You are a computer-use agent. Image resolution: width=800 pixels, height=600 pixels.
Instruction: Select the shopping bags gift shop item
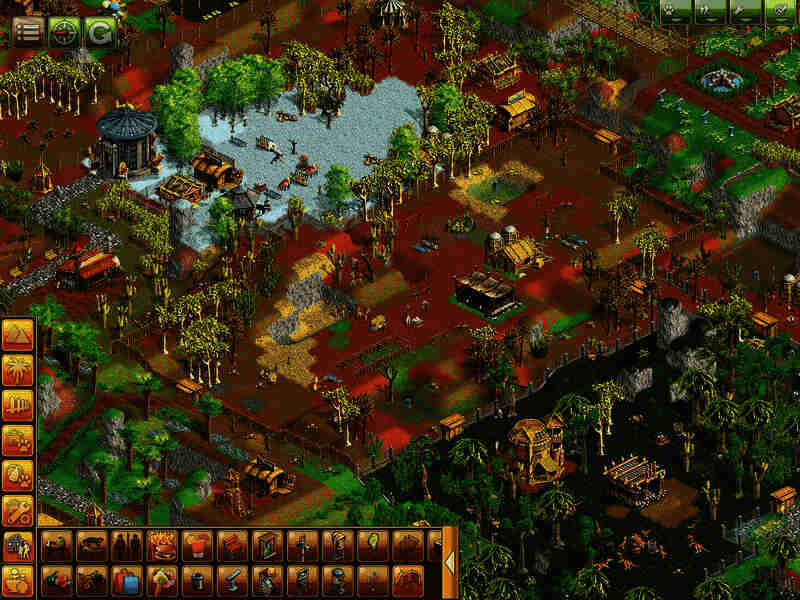tap(126, 580)
